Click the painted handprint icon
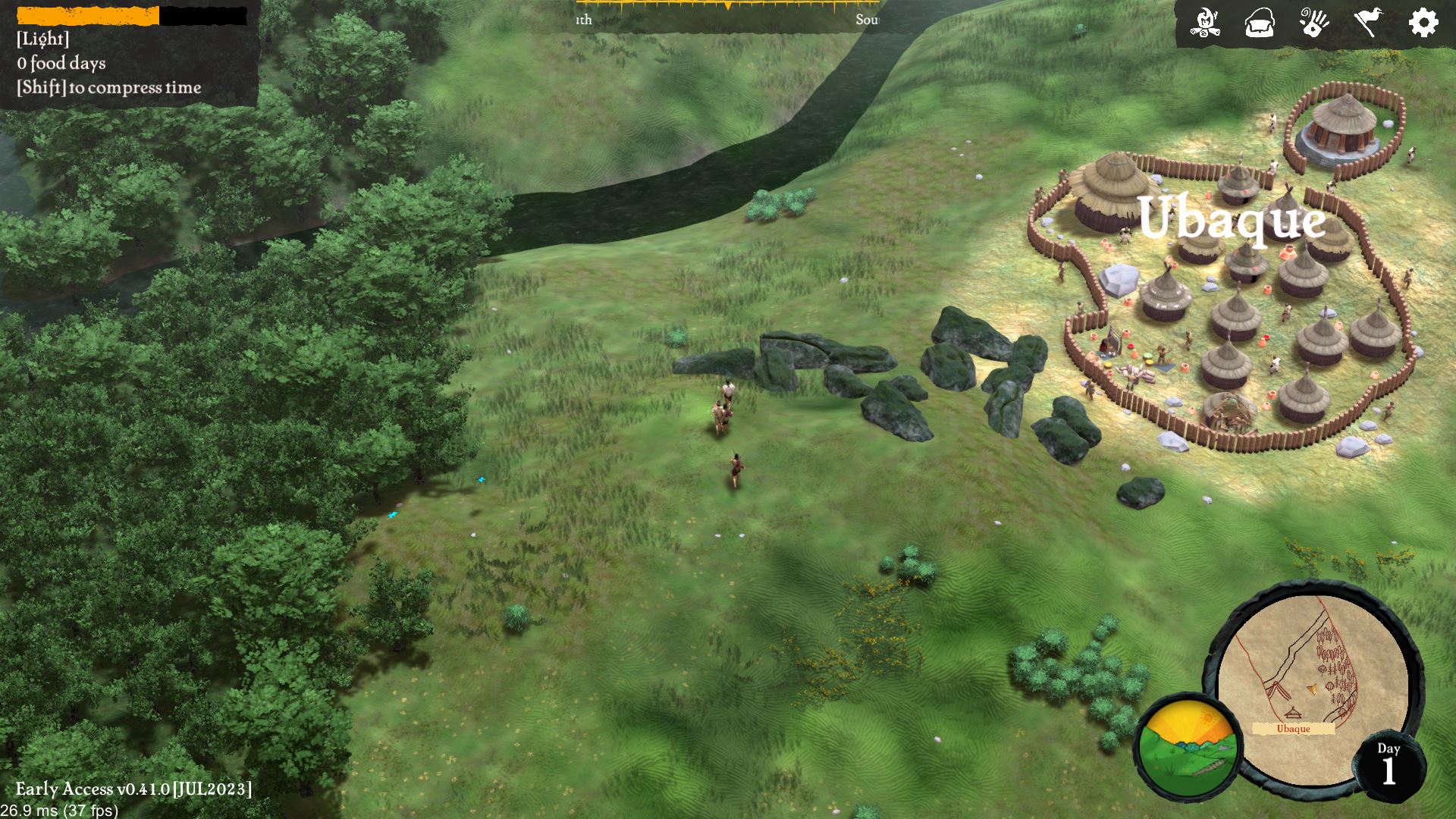Screen dimensions: 1456x819 pyautogui.click(x=1314, y=23)
